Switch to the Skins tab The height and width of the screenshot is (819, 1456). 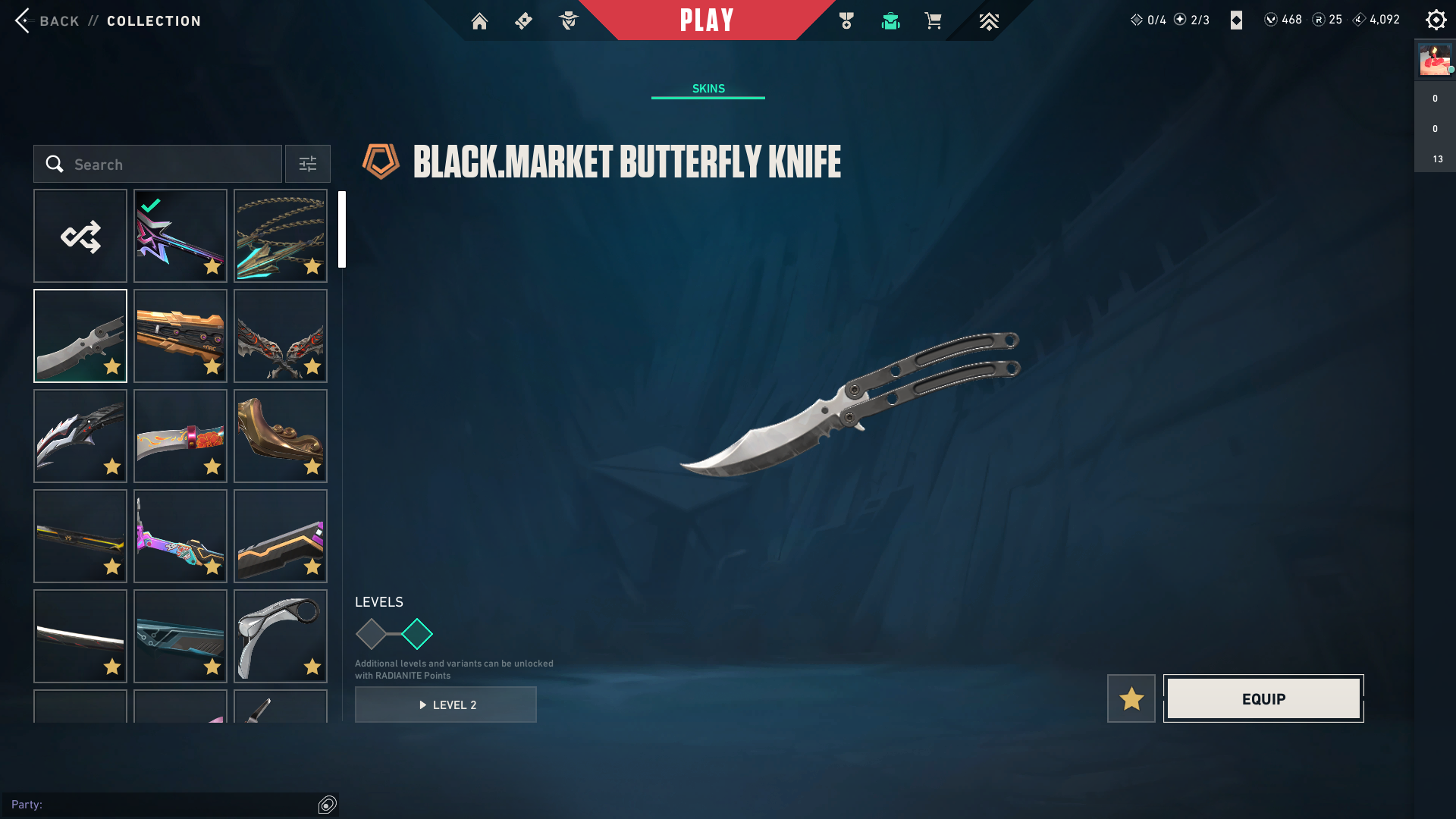[x=708, y=89]
